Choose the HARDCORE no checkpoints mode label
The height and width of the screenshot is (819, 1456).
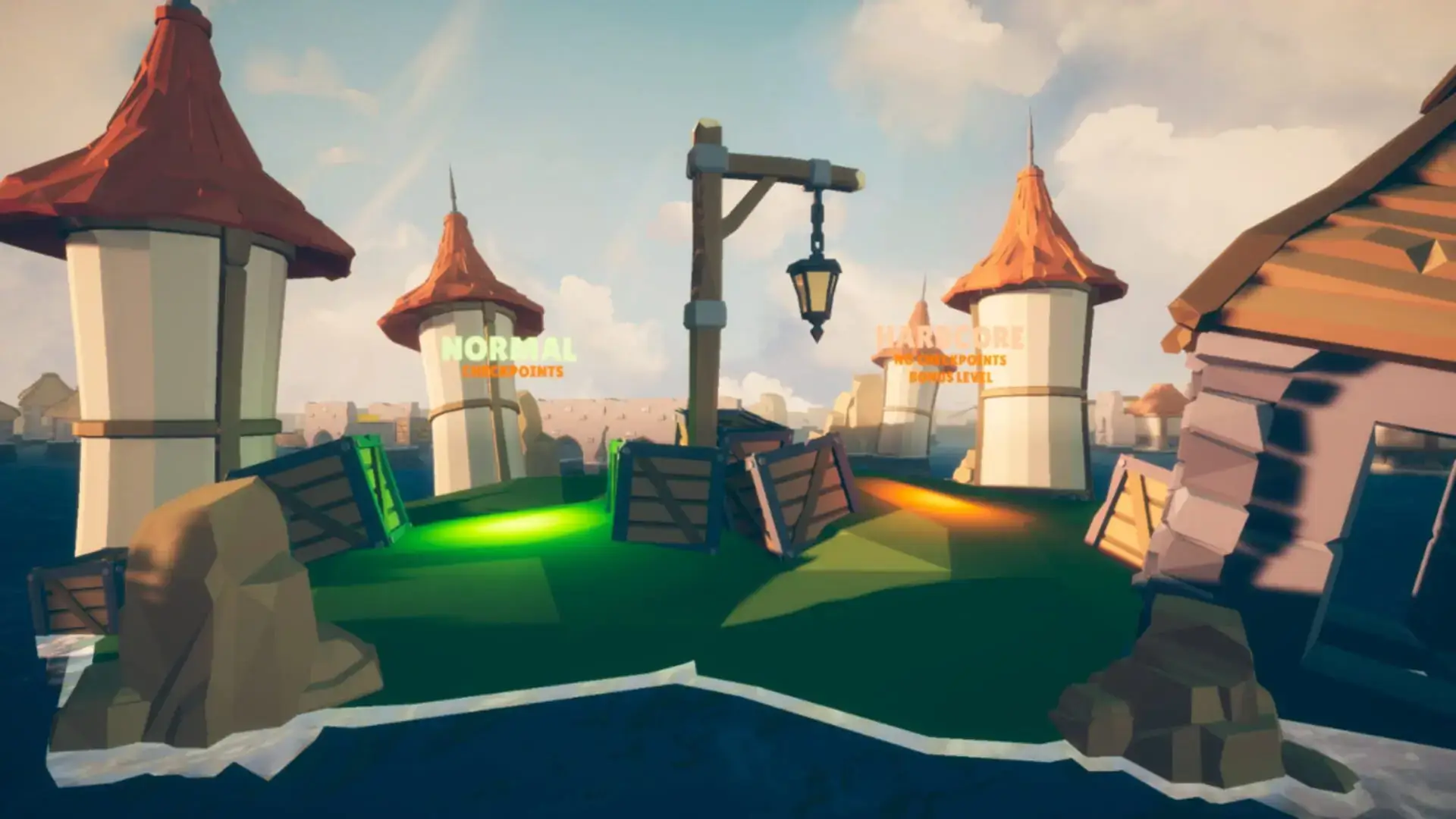(949, 338)
